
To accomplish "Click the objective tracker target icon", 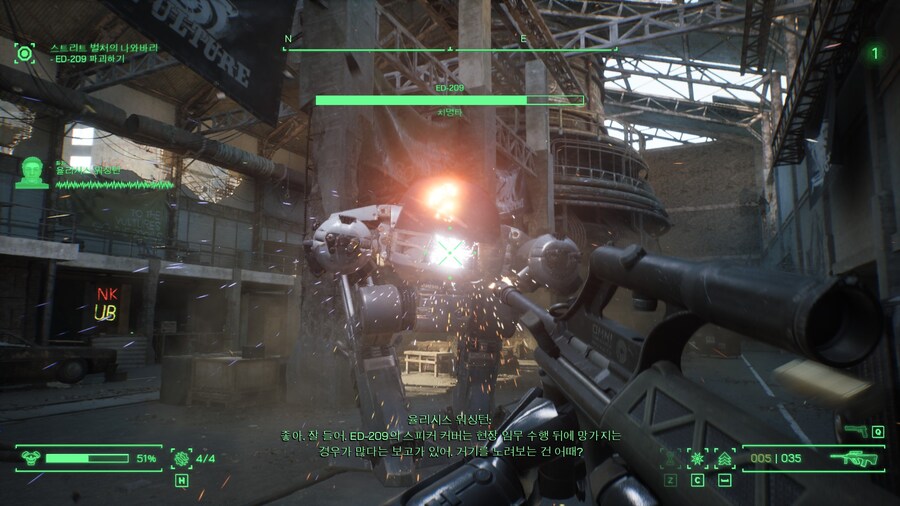I will (x=24, y=53).
